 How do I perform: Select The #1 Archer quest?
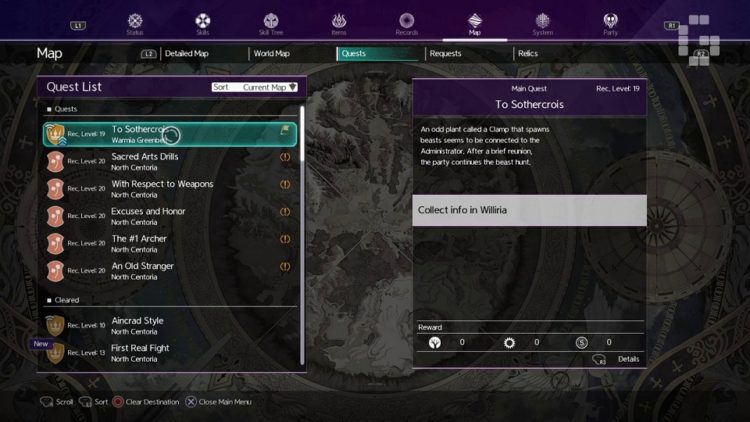pos(170,243)
